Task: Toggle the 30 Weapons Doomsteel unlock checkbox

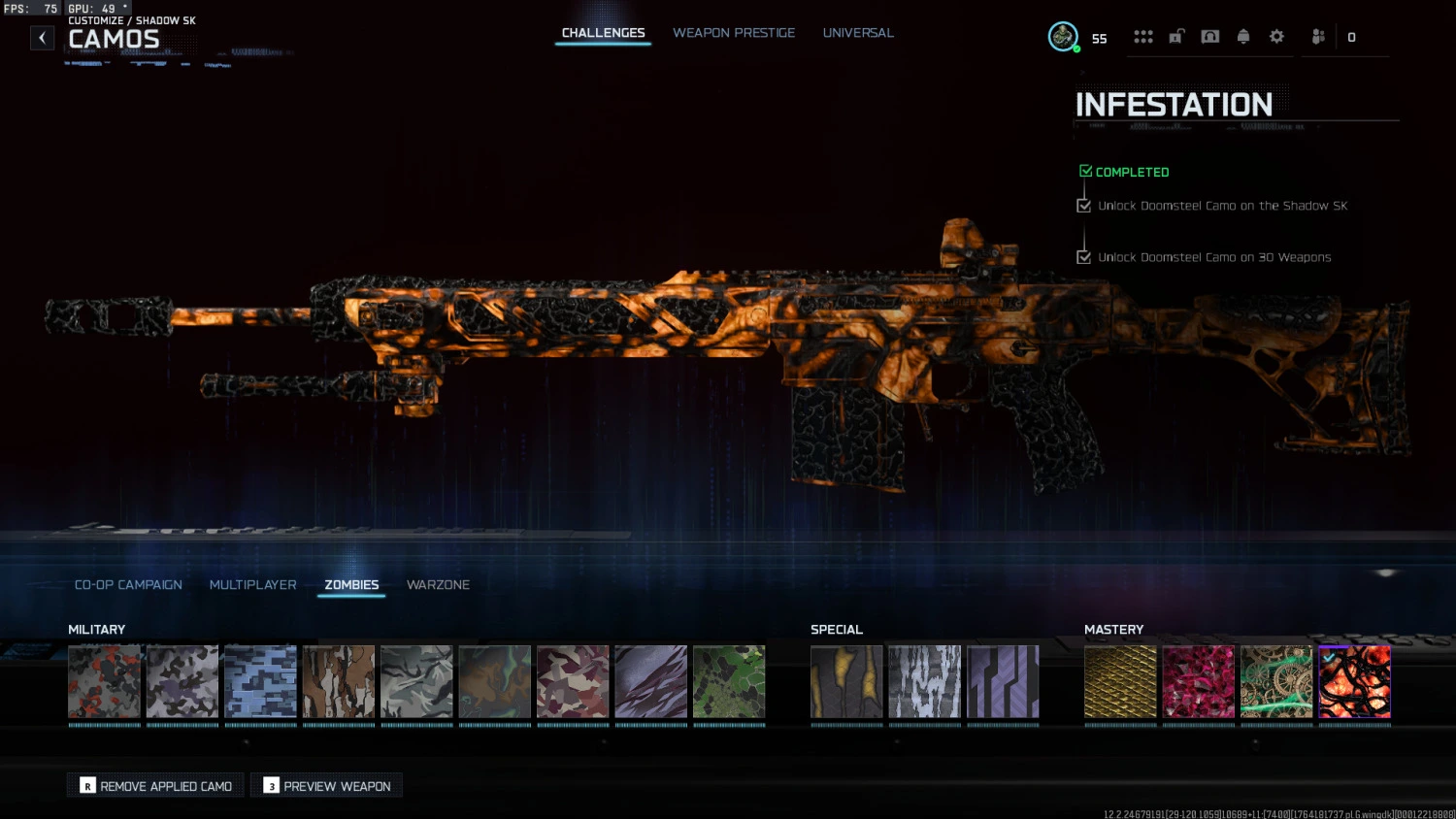Action: coord(1083,256)
